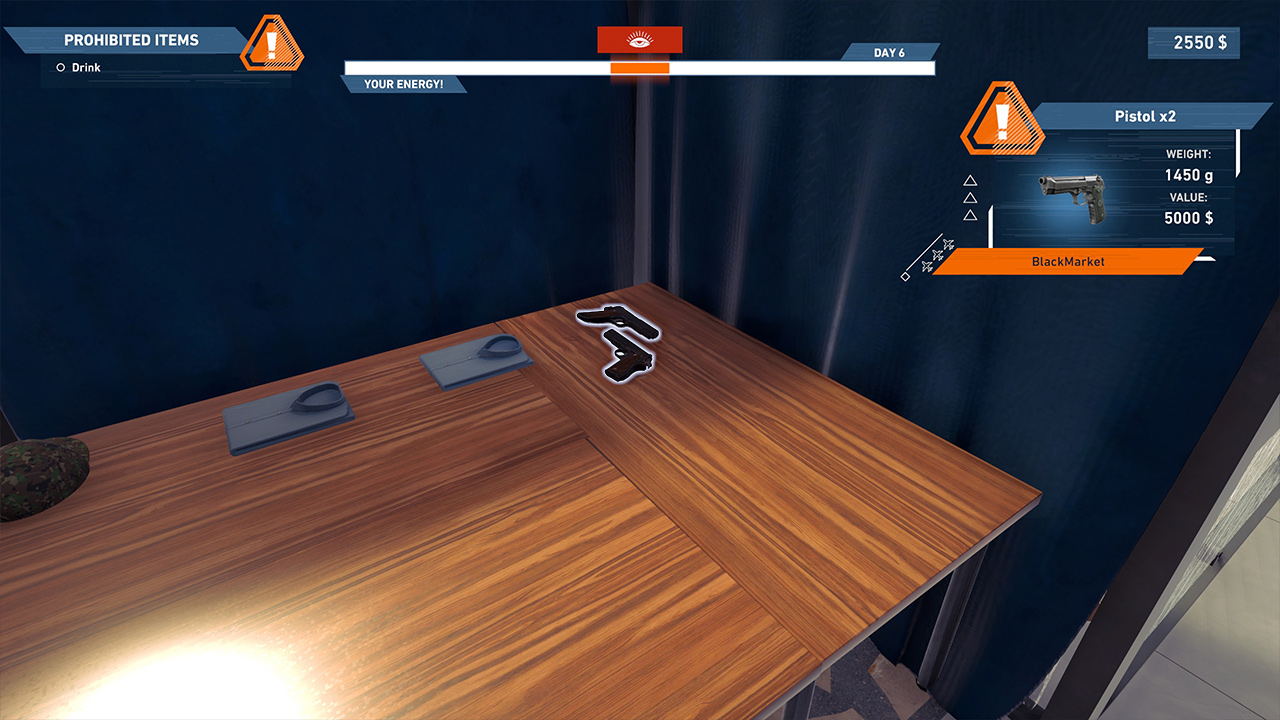Click the middle triangle marker beside the pistol panel

pos(969,198)
